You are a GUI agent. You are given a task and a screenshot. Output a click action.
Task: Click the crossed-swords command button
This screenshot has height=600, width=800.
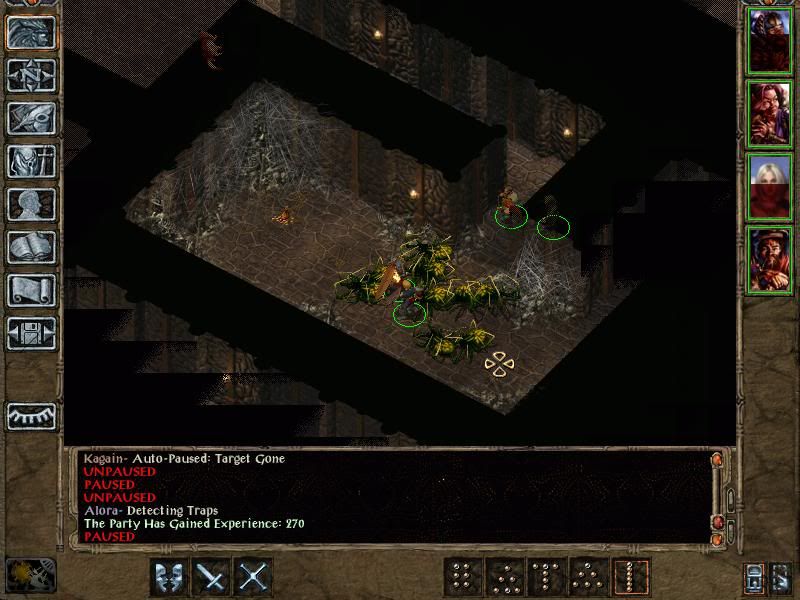[255, 577]
